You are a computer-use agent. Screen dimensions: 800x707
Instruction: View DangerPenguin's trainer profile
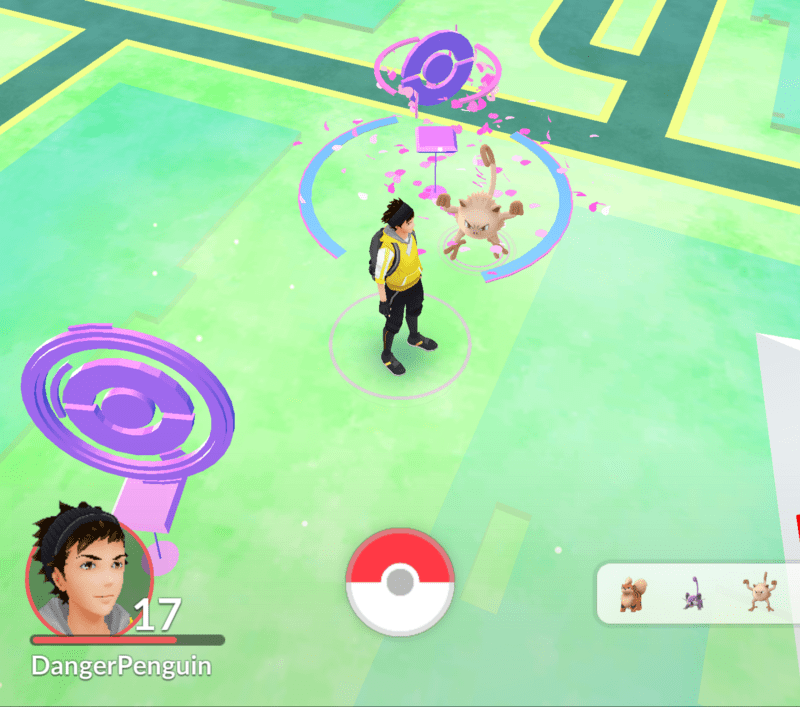pyautogui.click(x=90, y=570)
